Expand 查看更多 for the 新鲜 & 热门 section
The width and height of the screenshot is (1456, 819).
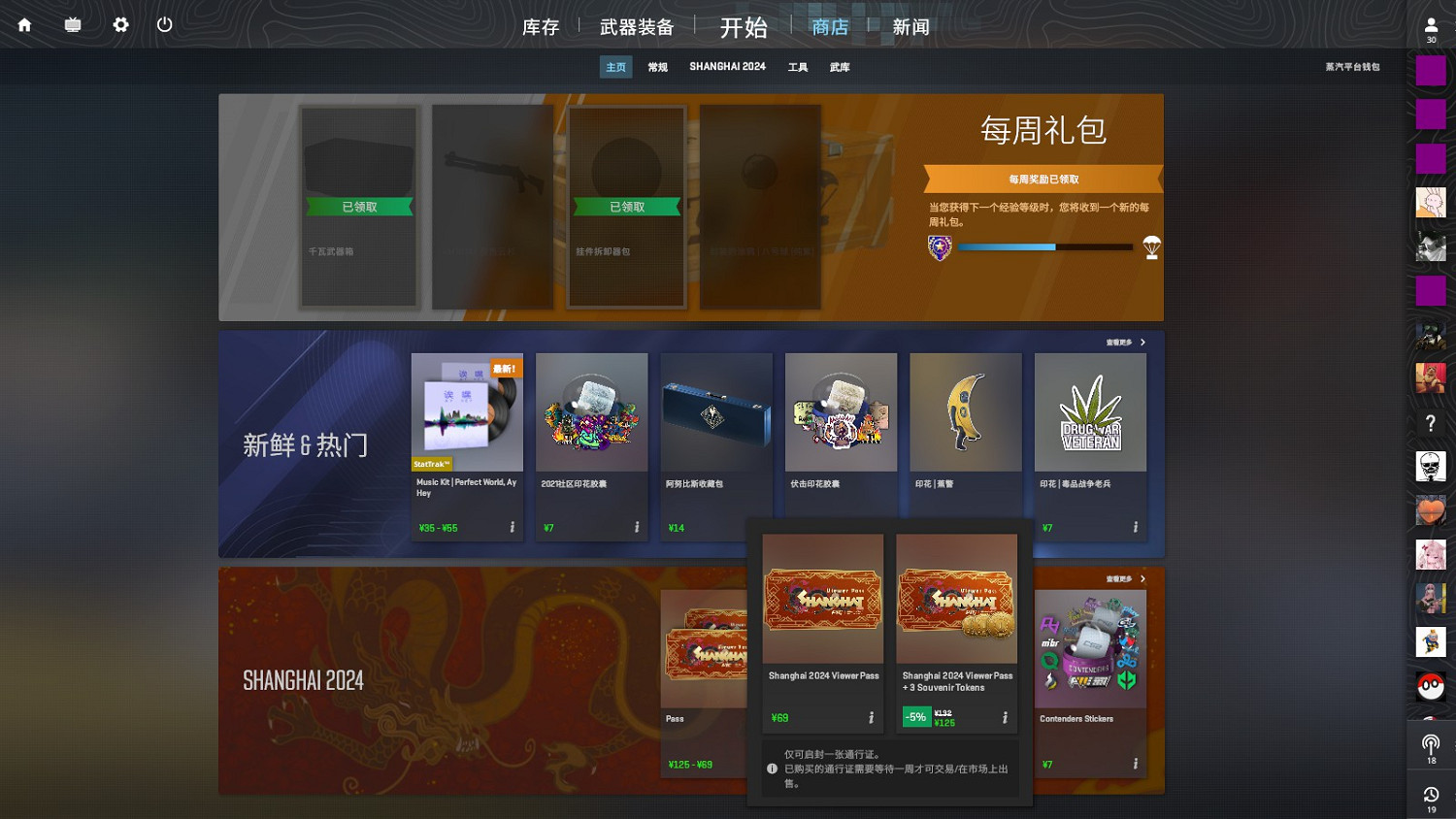click(1124, 342)
